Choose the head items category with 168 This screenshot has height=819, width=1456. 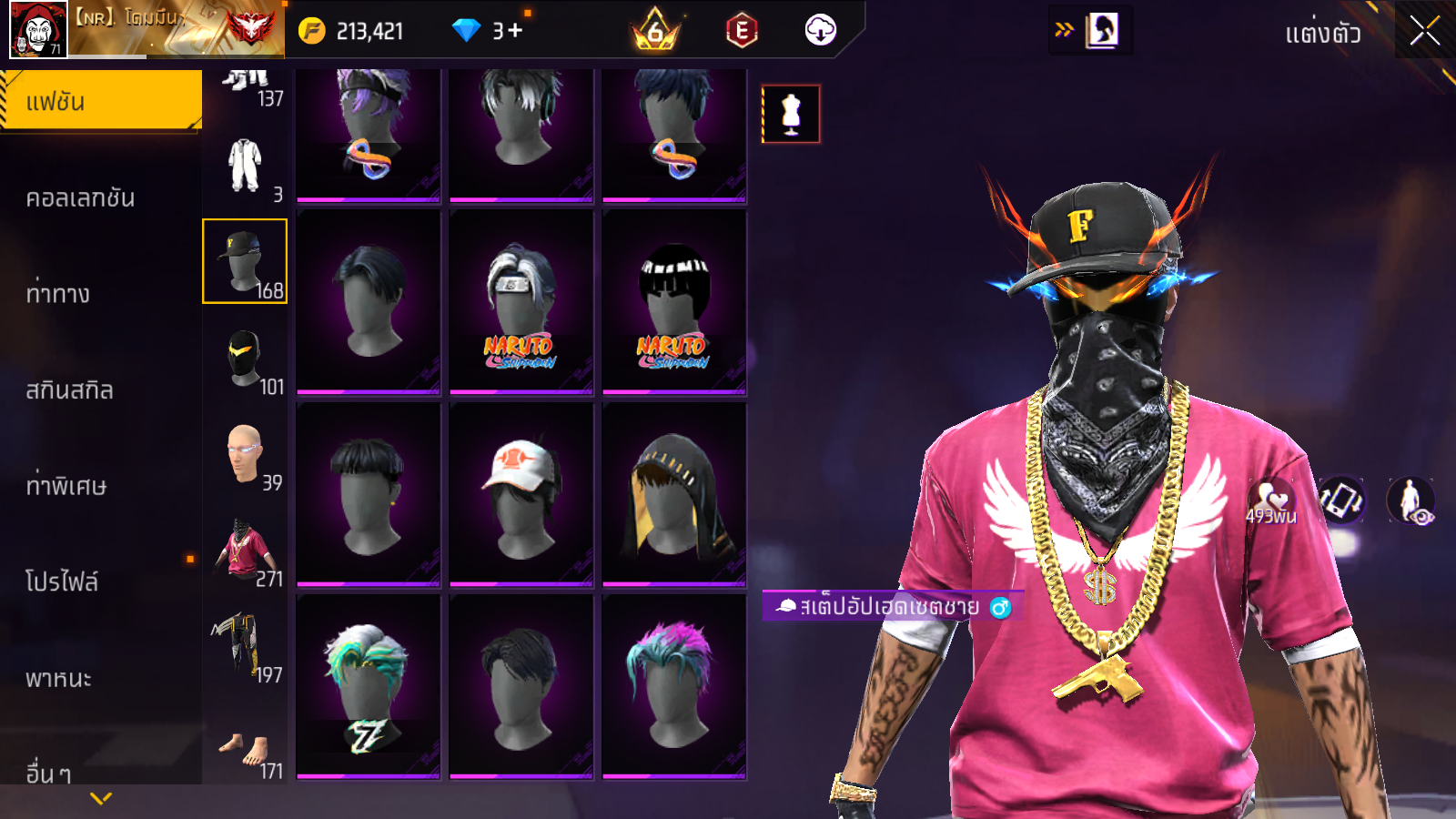[244, 261]
